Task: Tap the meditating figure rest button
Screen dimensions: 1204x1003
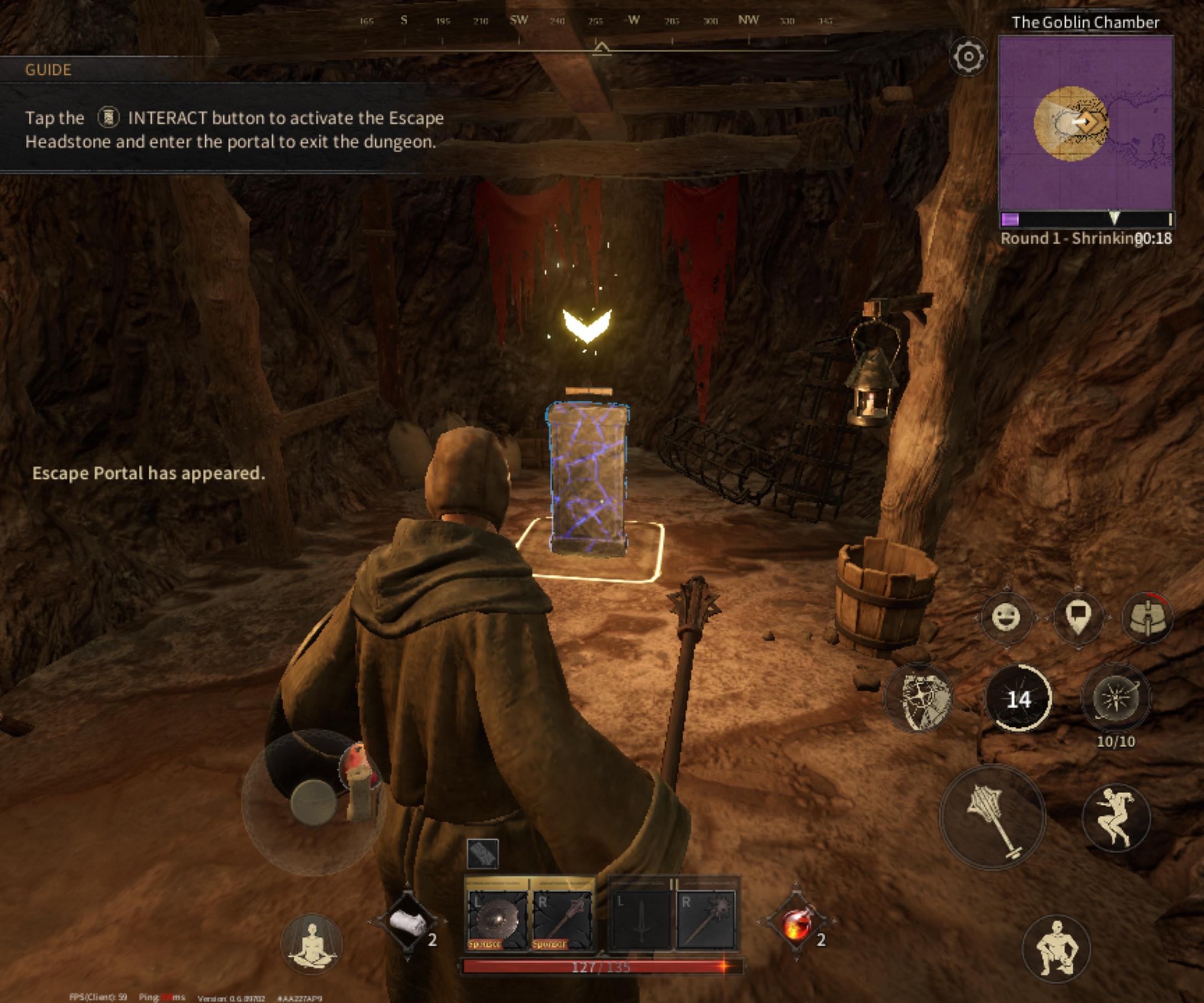Action: [312, 943]
